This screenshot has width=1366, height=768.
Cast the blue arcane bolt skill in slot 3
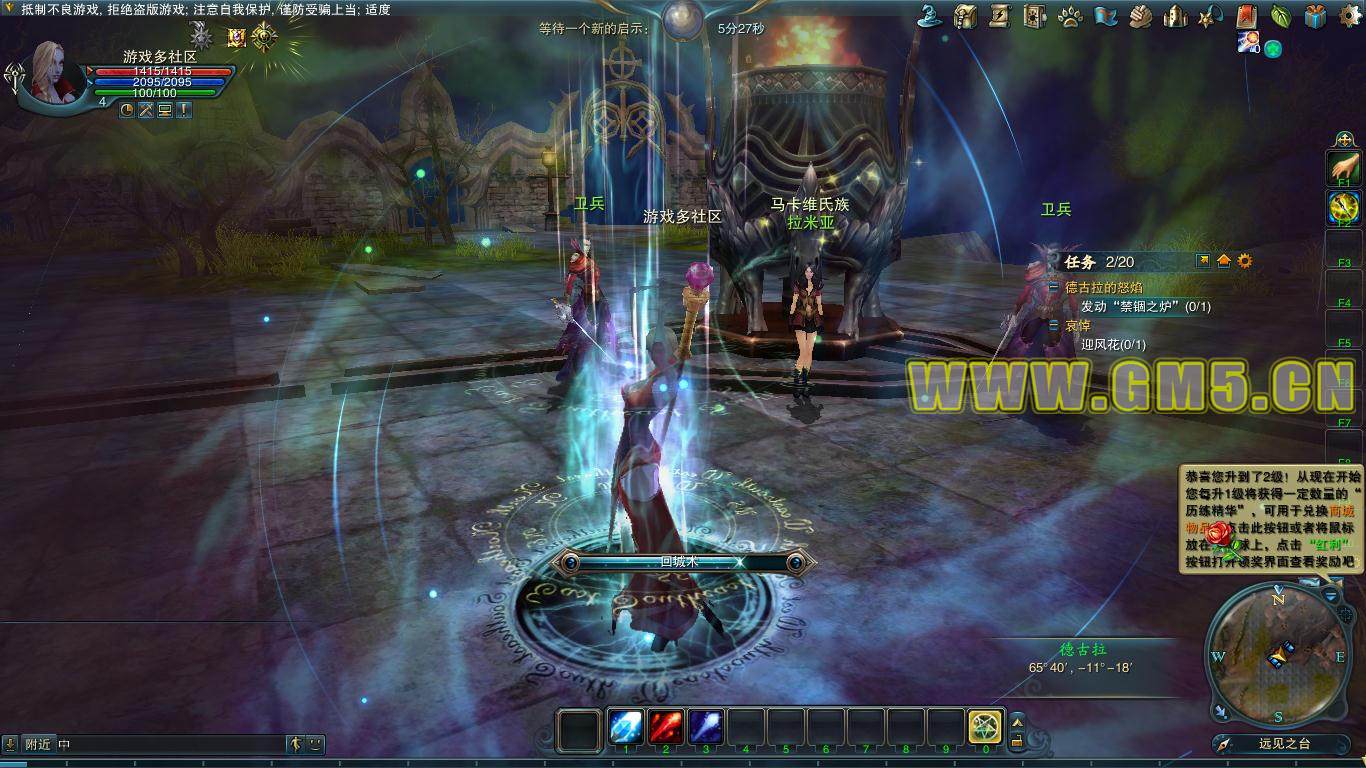[x=706, y=727]
